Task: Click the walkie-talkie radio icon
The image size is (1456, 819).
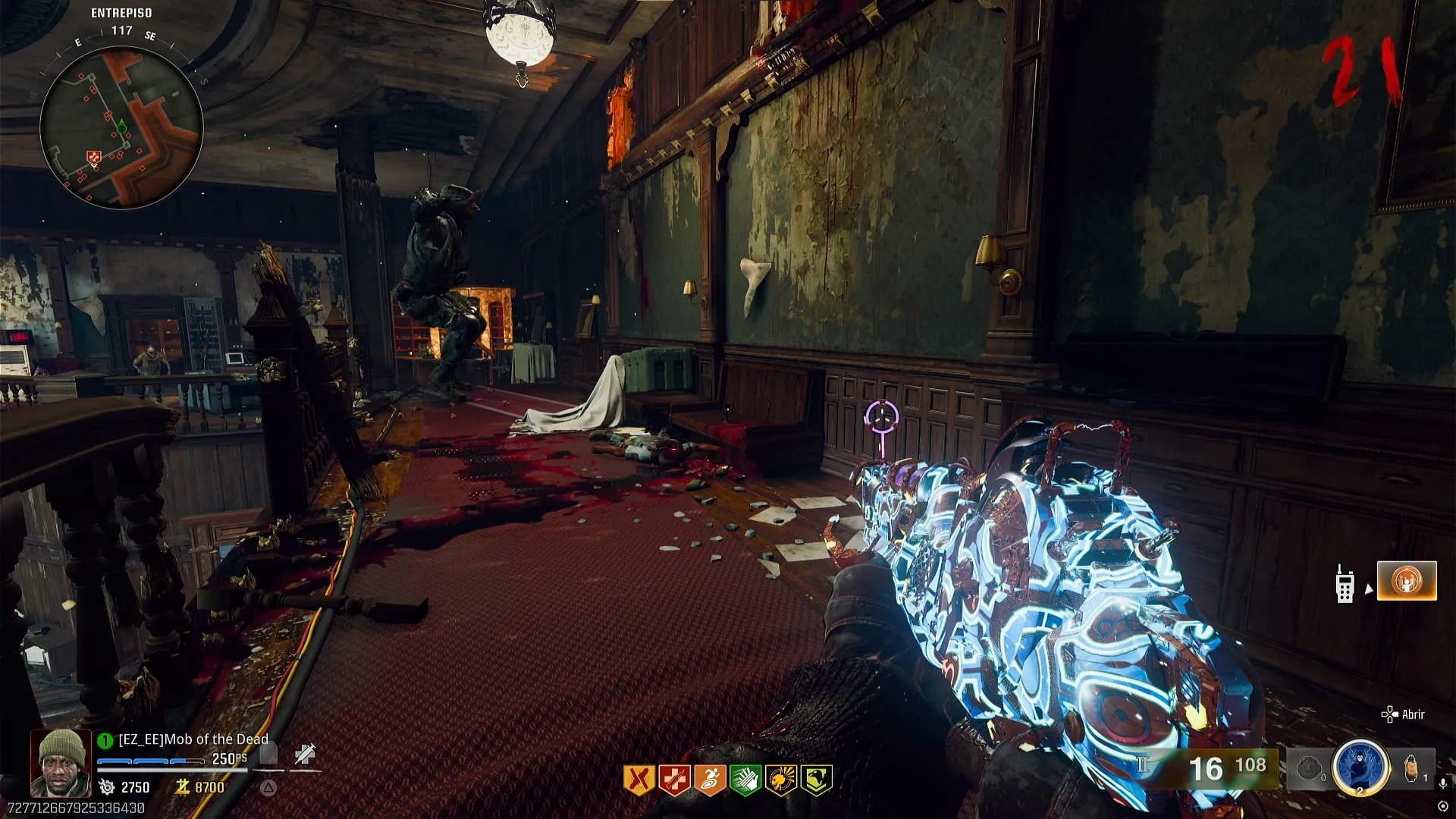Action: point(1345,584)
